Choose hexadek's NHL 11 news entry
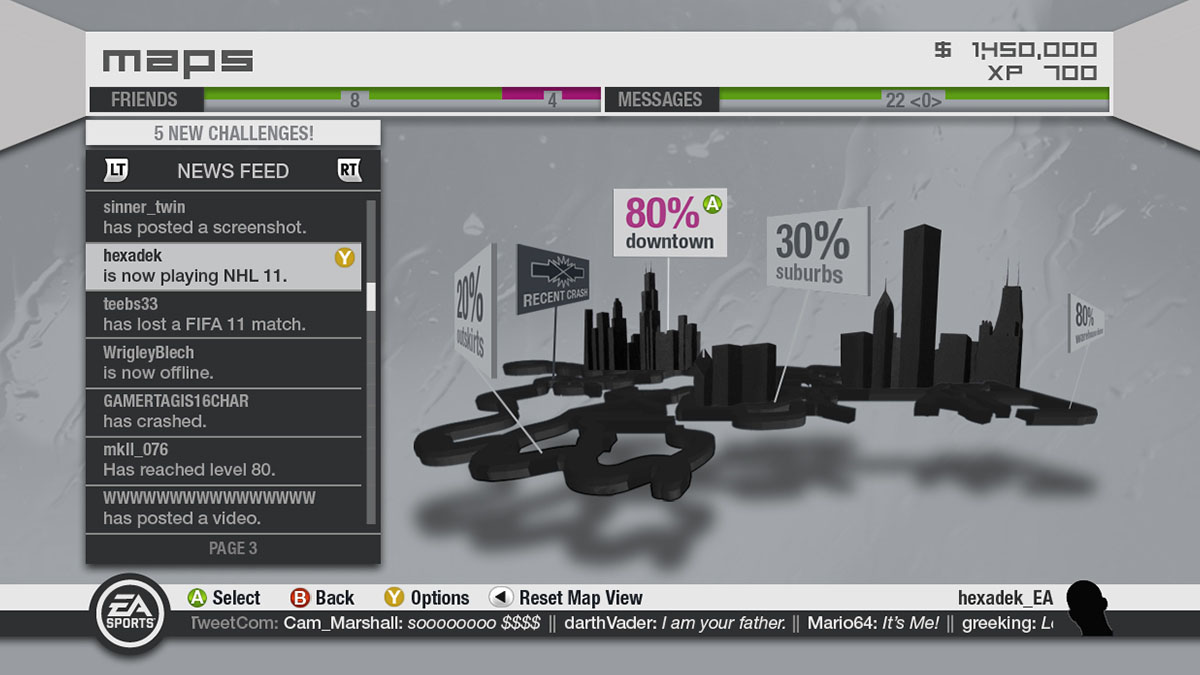 (x=222, y=266)
